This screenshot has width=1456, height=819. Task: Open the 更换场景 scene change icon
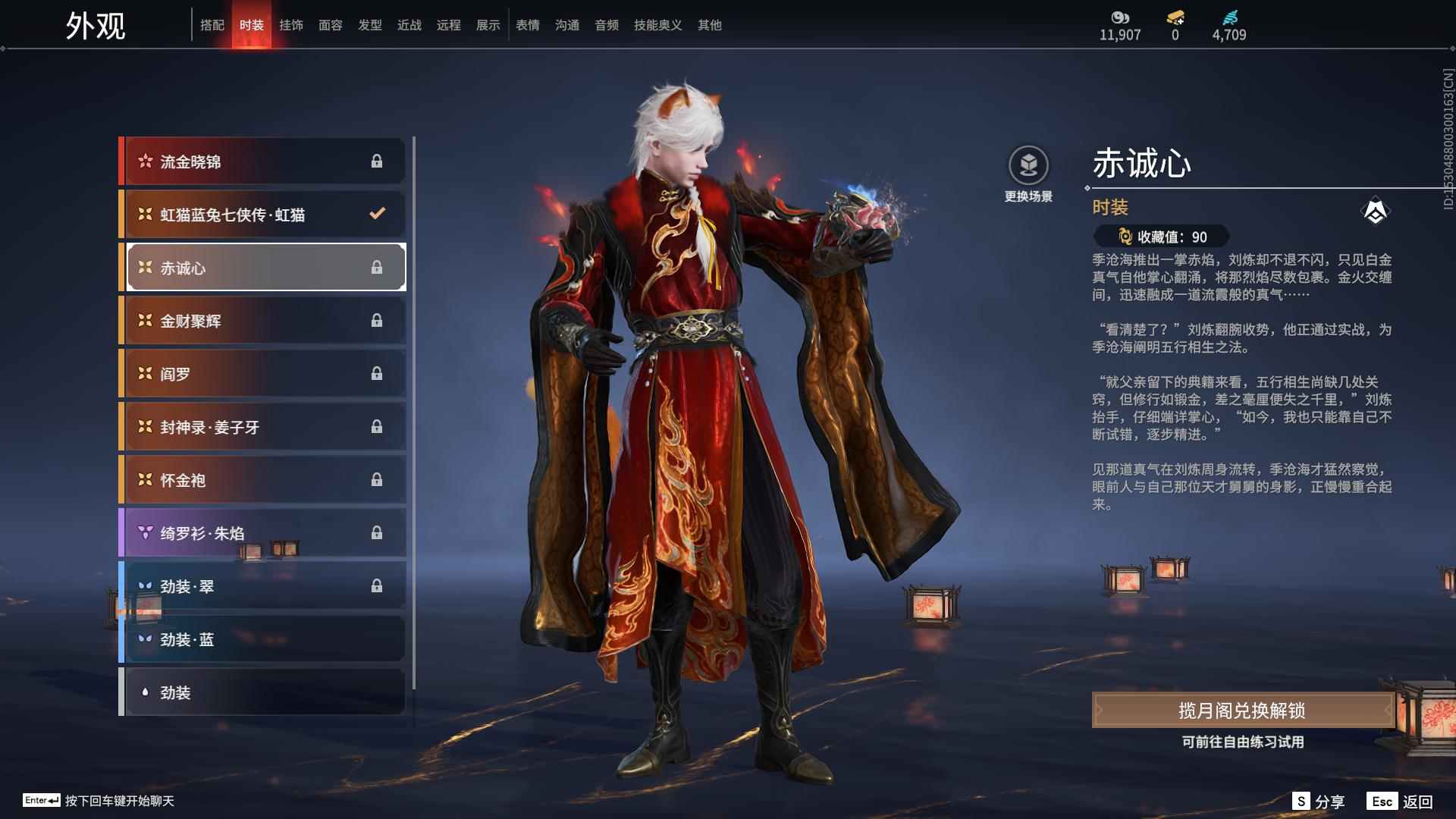1028,165
